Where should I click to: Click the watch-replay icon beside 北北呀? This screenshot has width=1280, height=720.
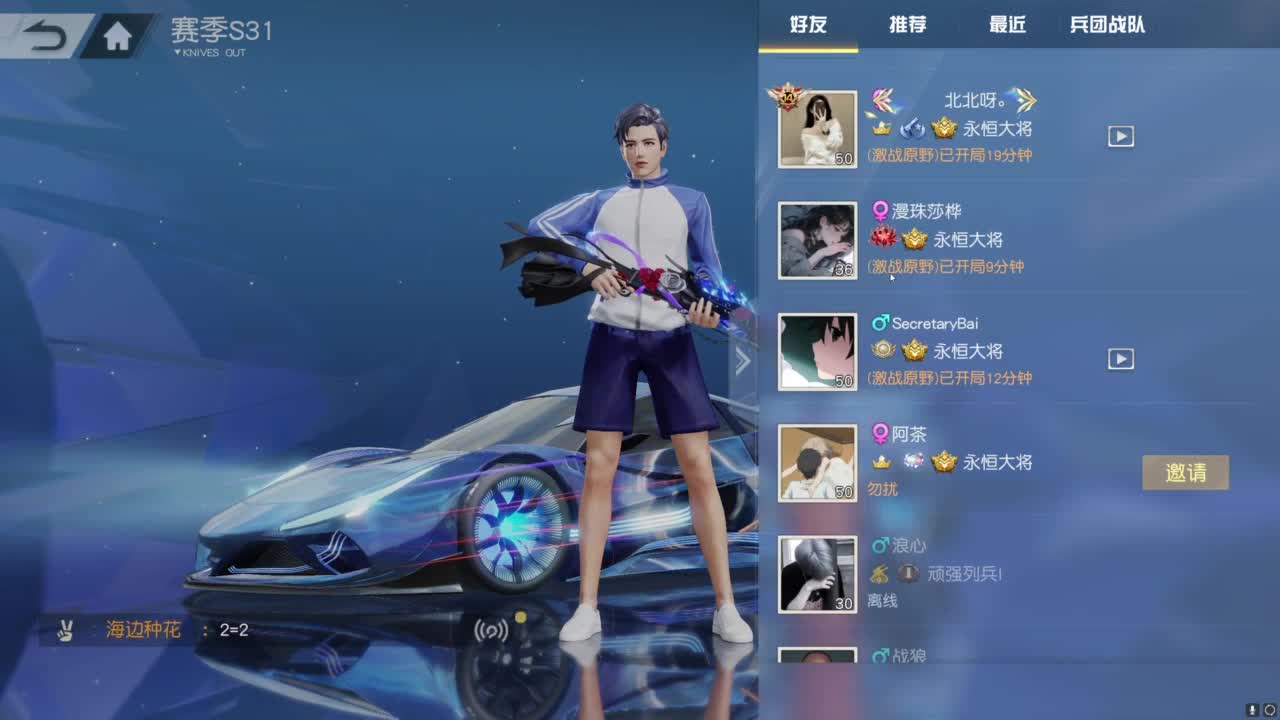click(1120, 135)
